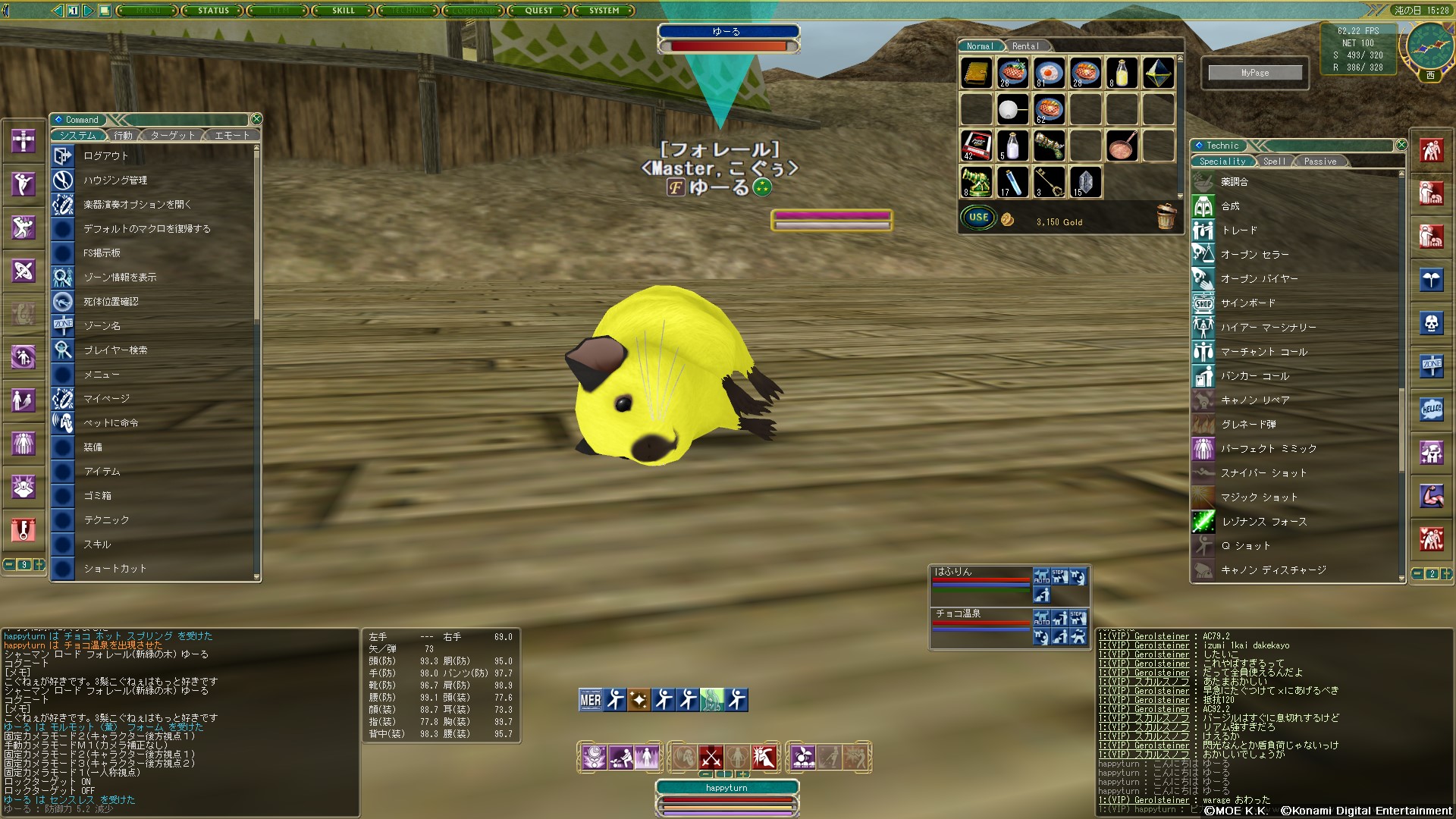Select ログアウト in the Command list
This screenshot has height=819, width=1456.
pos(106,156)
